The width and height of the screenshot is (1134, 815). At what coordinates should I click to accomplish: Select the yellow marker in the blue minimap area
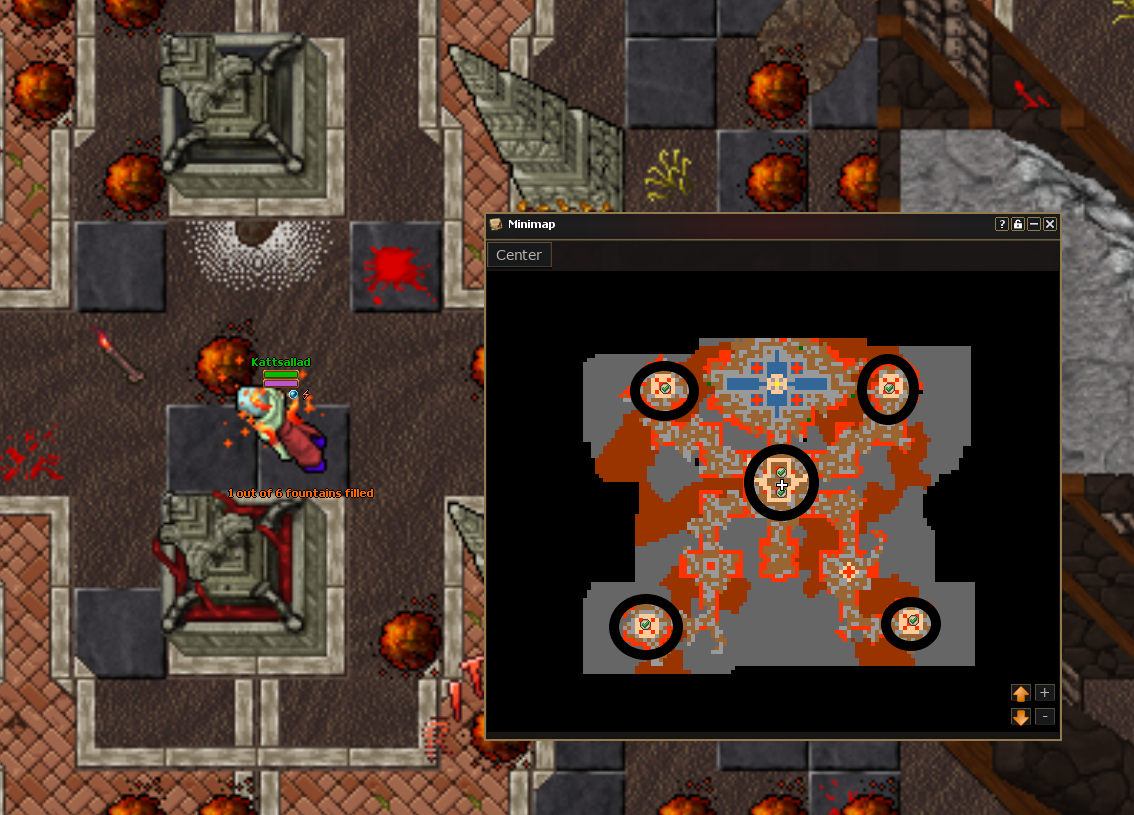click(777, 383)
